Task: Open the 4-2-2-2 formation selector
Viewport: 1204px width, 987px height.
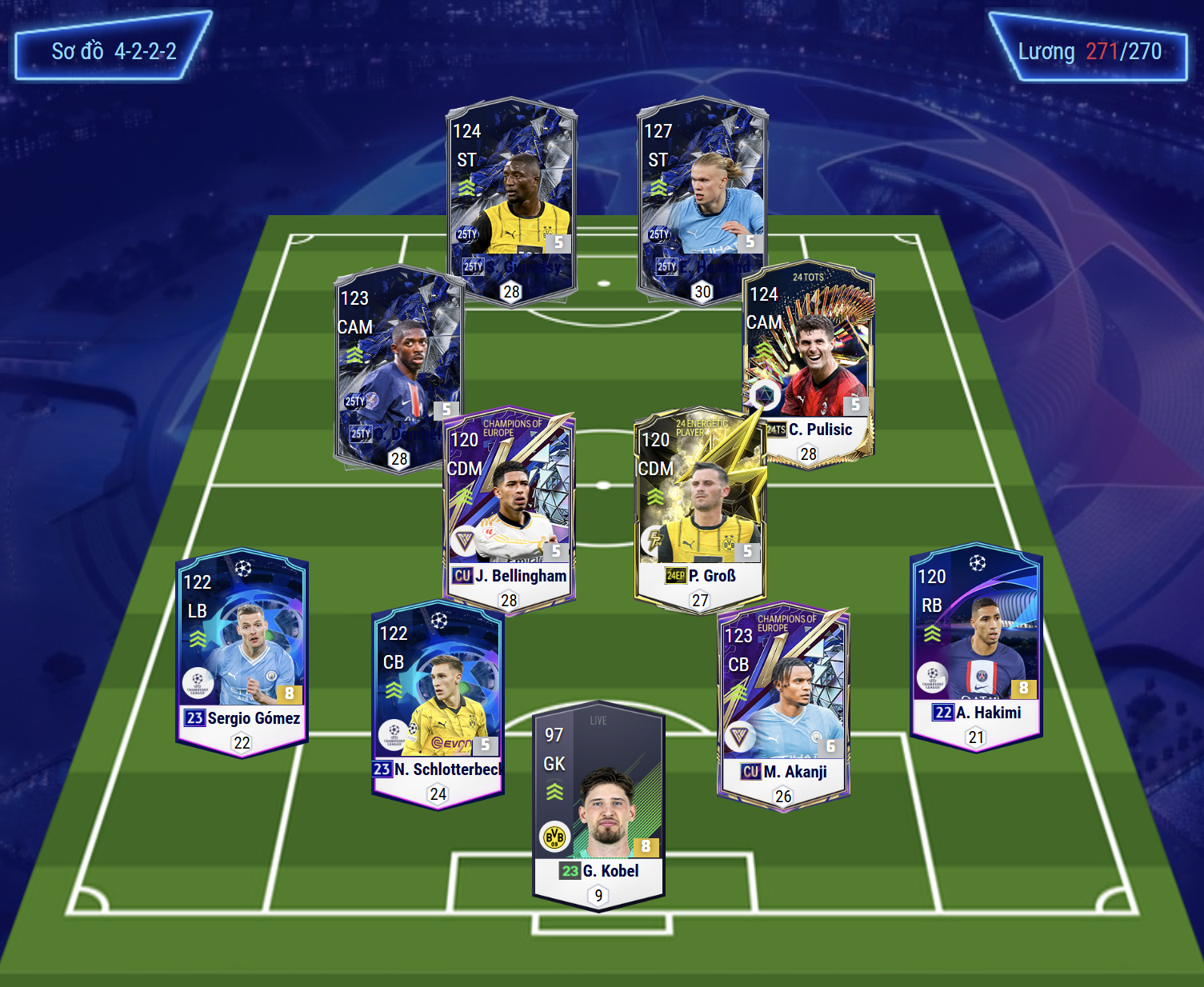Action: coord(114,51)
